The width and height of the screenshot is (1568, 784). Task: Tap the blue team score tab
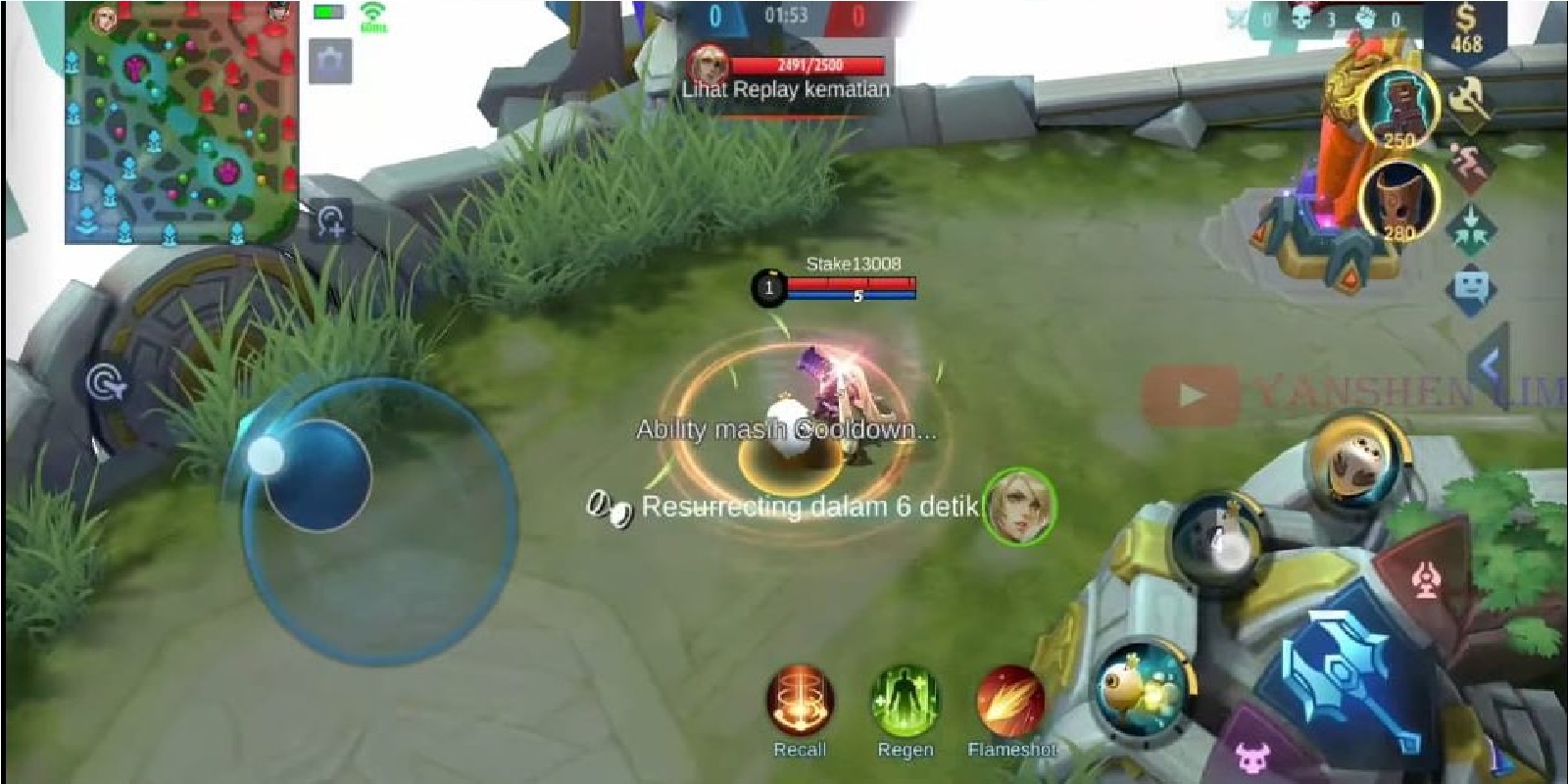point(713,15)
